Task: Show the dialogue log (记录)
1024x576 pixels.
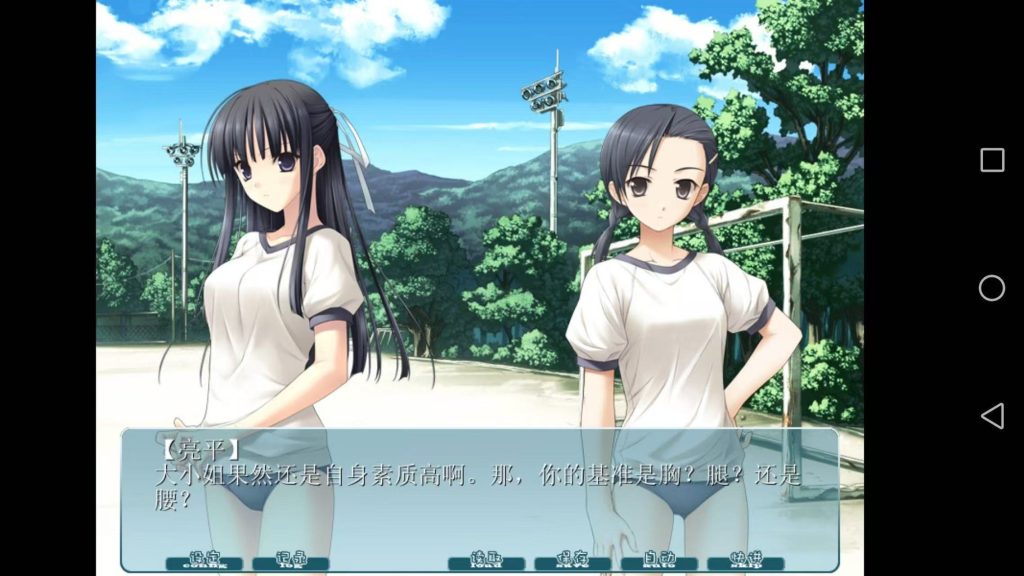Action: point(291,562)
